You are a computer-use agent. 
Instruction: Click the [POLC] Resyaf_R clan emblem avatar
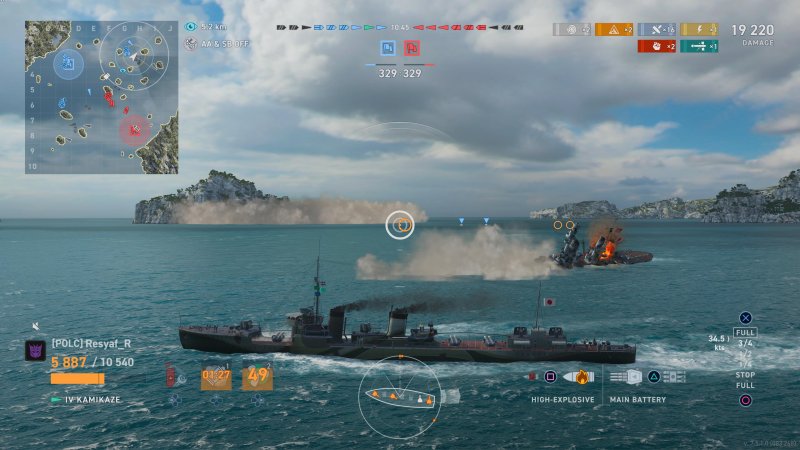[x=34, y=351]
